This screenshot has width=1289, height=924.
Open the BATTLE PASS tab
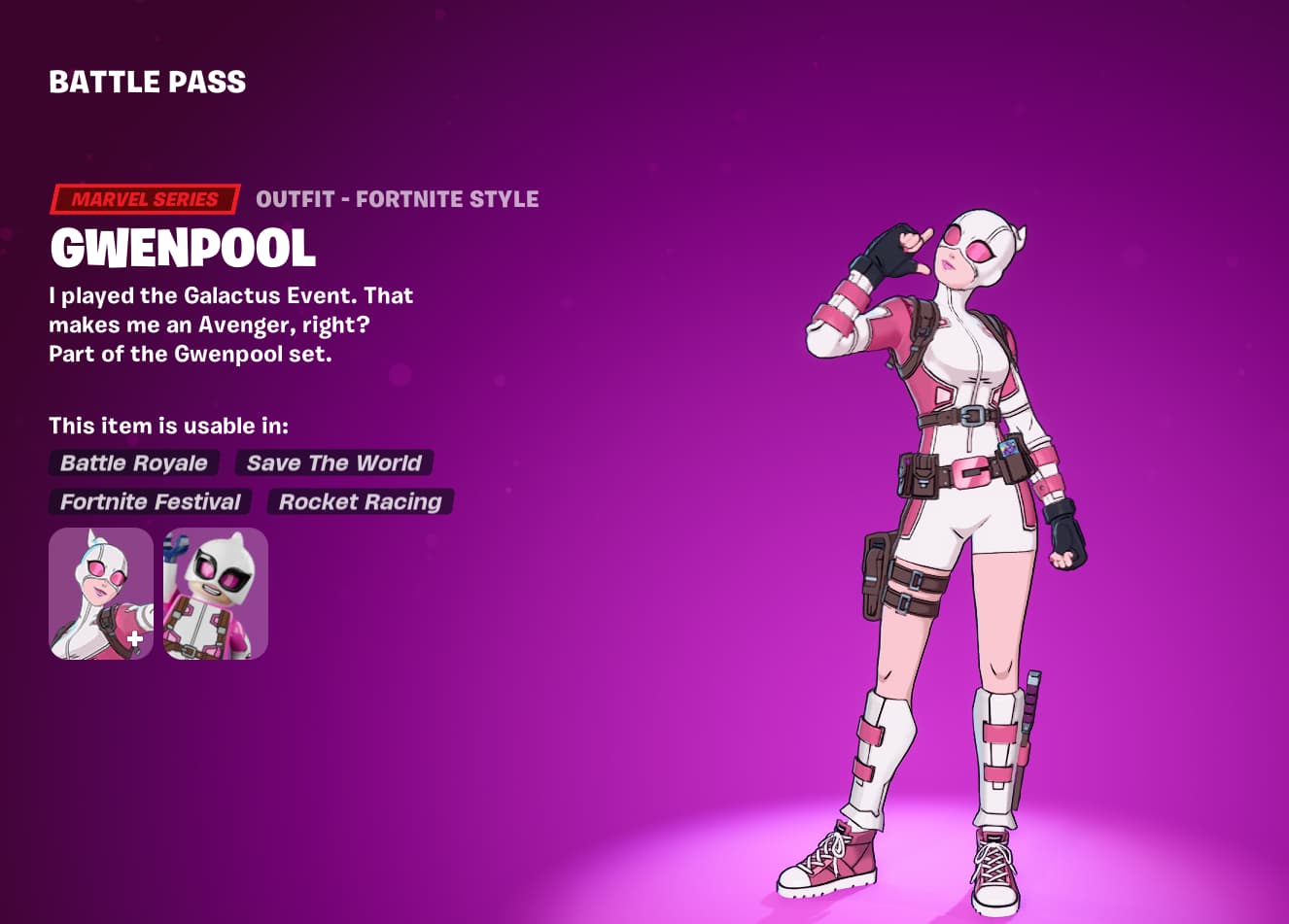148,82
